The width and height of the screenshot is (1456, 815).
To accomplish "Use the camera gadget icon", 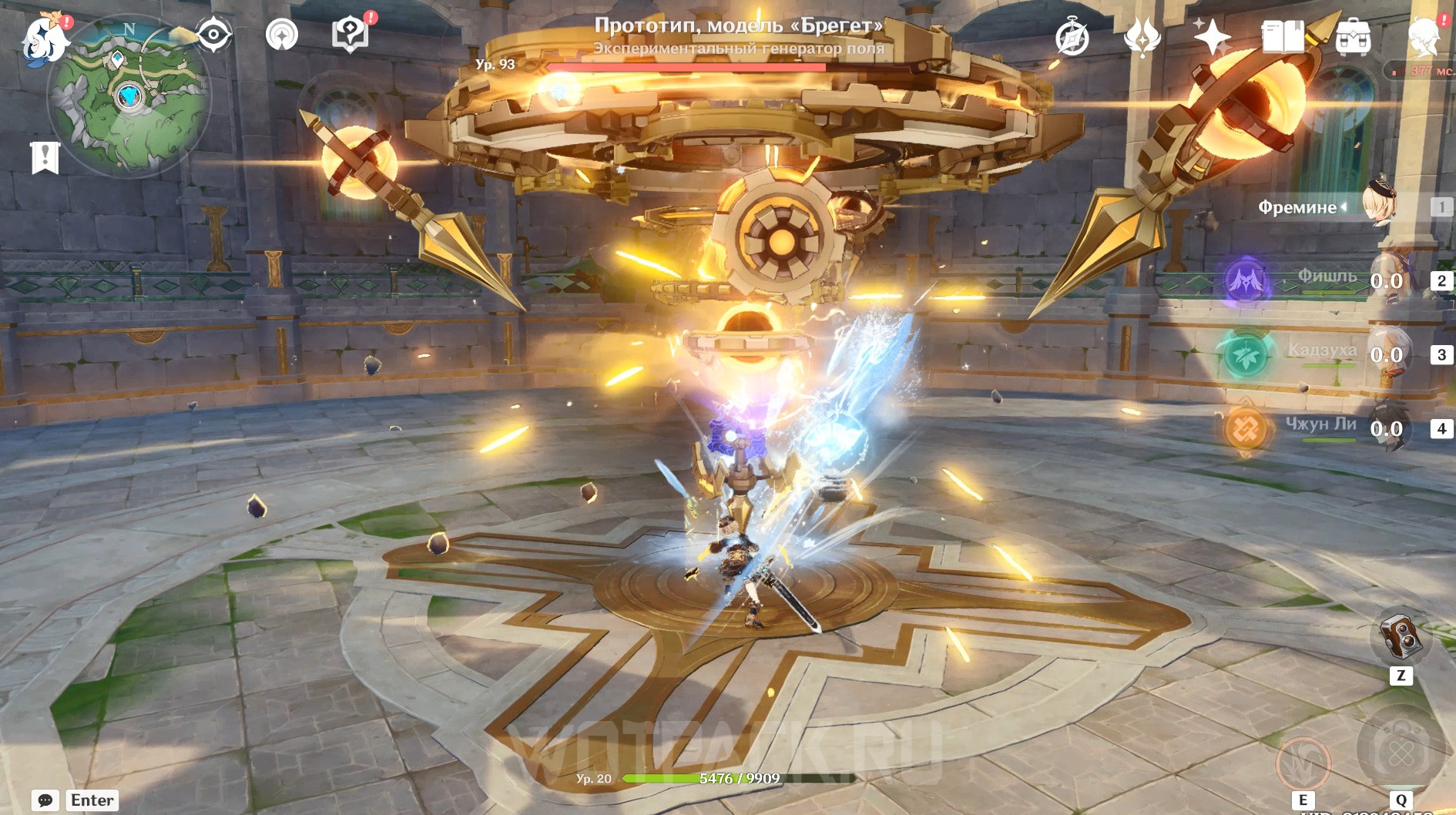I will [1401, 636].
